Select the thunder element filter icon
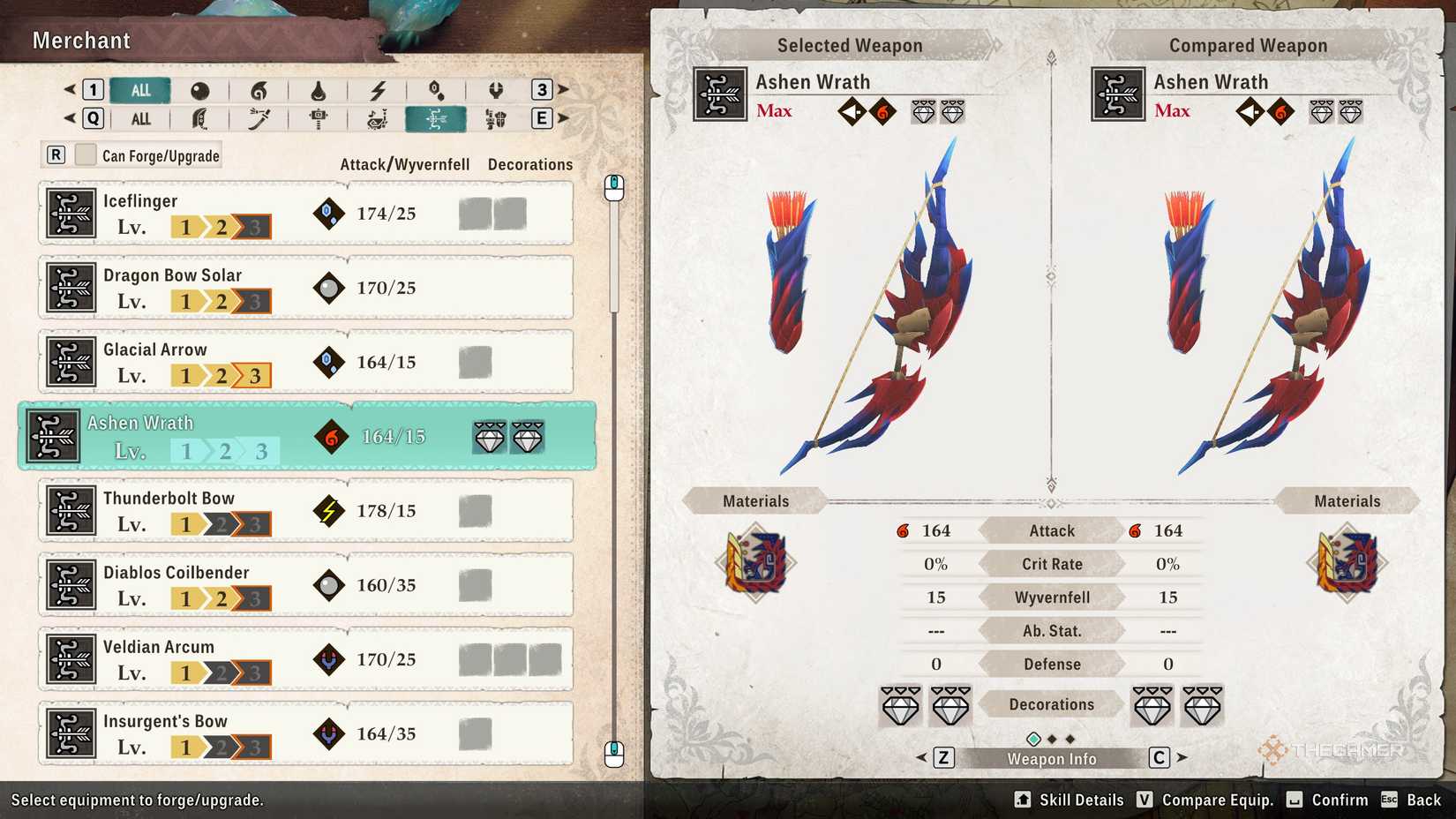Screen dimensions: 1456x819 pyautogui.click(x=379, y=90)
